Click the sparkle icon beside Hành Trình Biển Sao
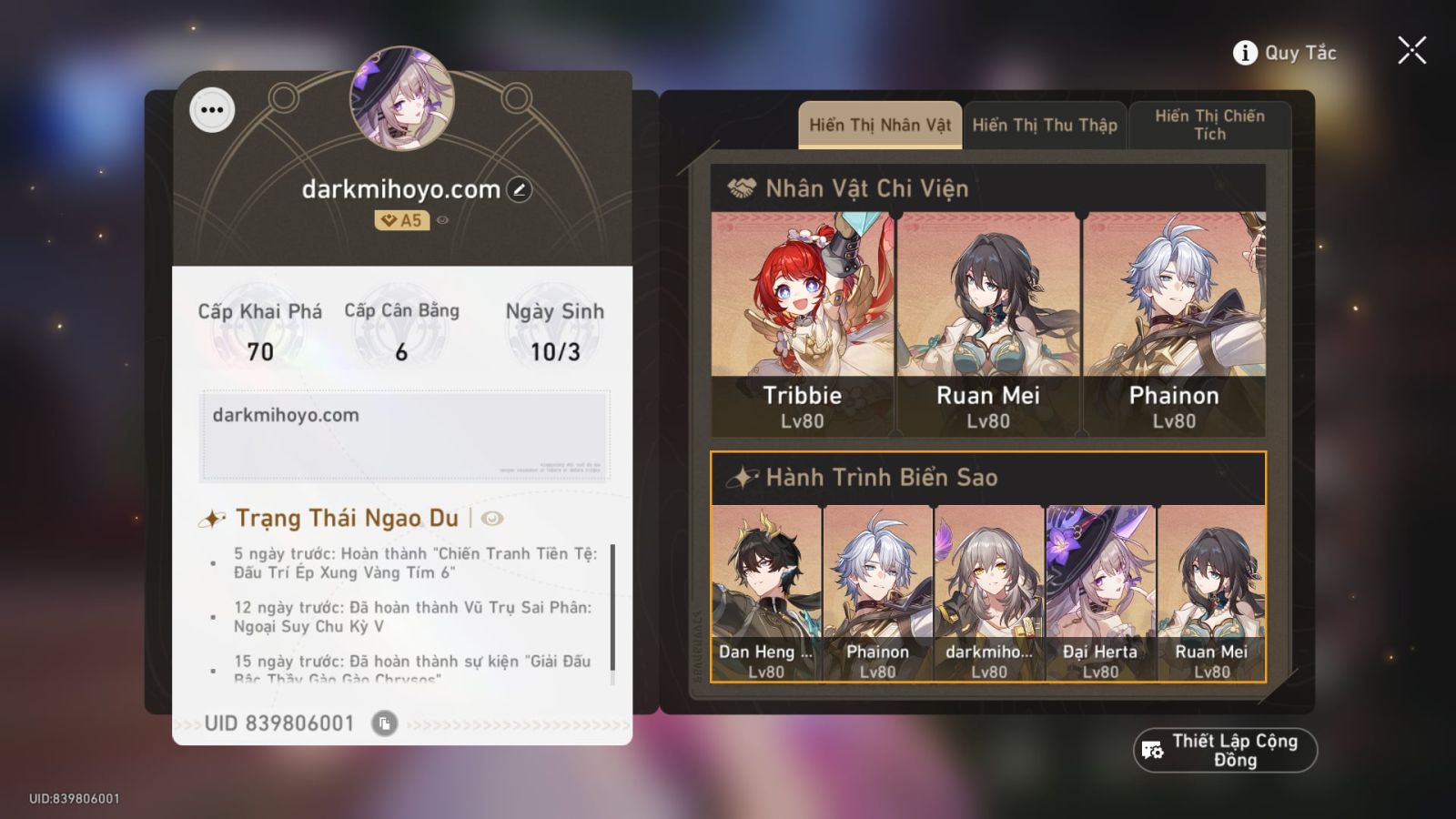 743,475
